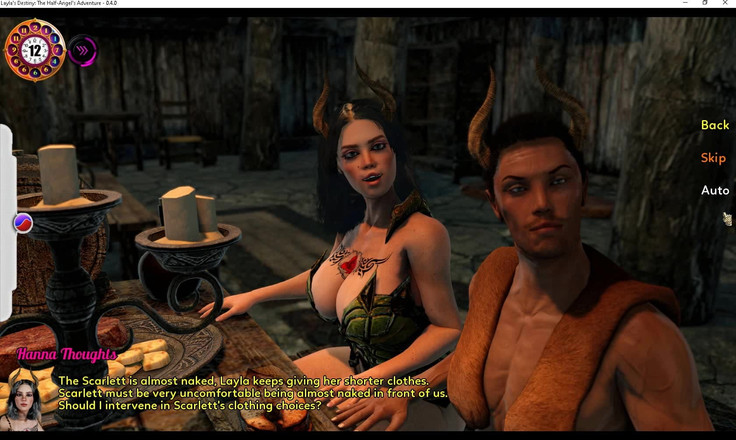Enable Auto dialogue advance
The height and width of the screenshot is (440, 736).
pyautogui.click(x=714, y=190)
